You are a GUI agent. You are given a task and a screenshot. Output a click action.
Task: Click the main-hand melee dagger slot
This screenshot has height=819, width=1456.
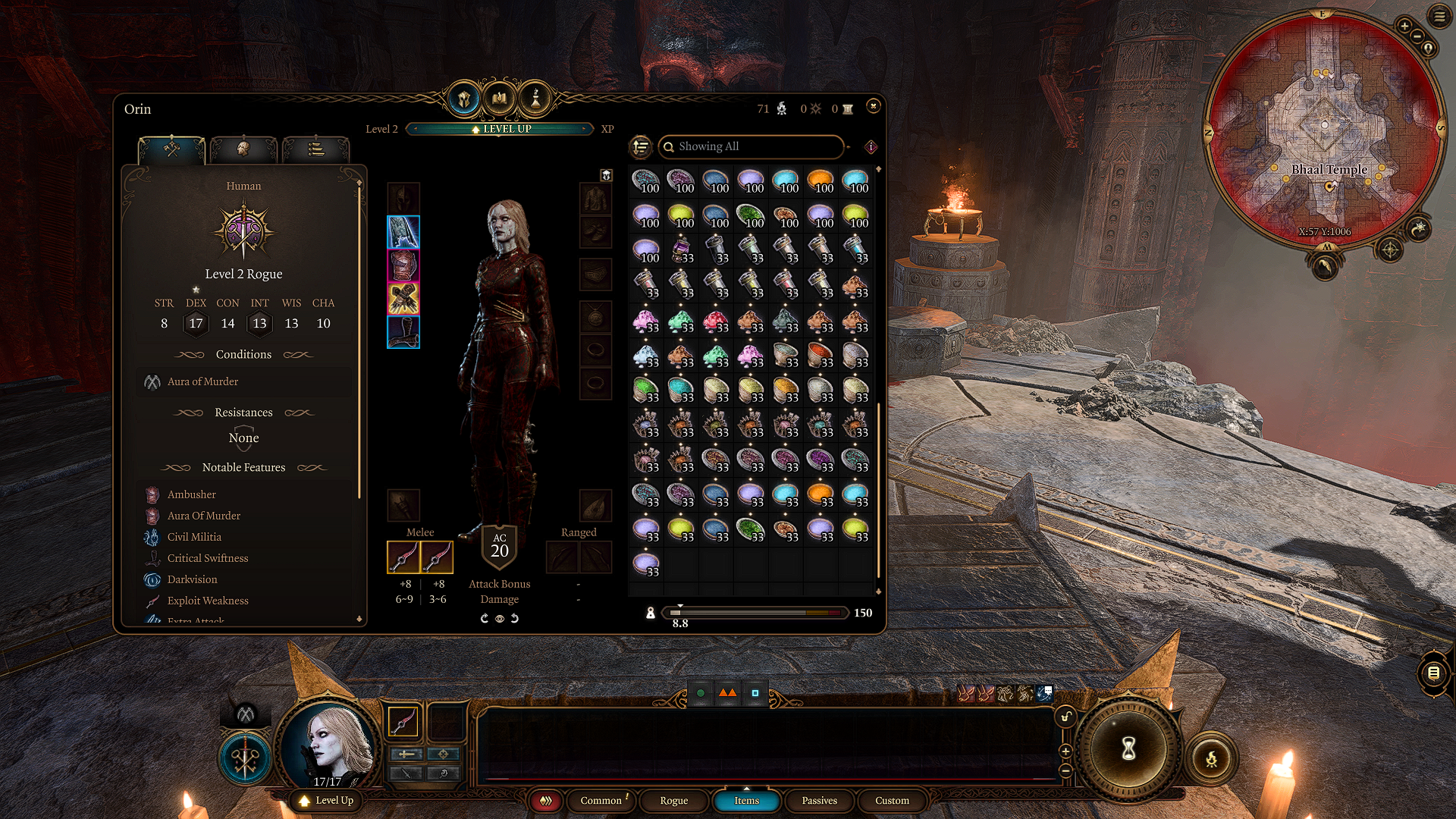click(x=403, y=557)
